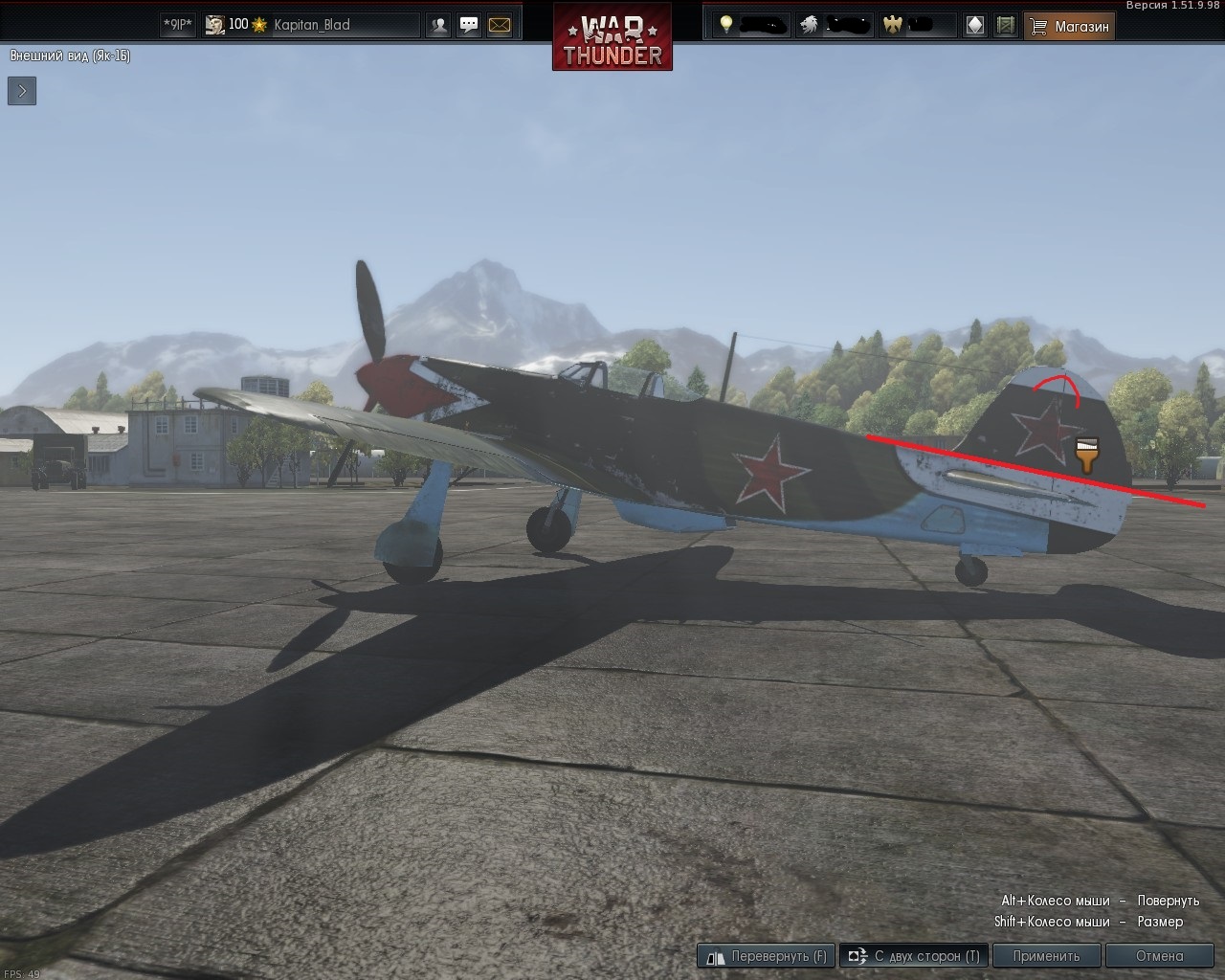
Task: Click the Golden Eagles currency icon
Action: point(893,25)
